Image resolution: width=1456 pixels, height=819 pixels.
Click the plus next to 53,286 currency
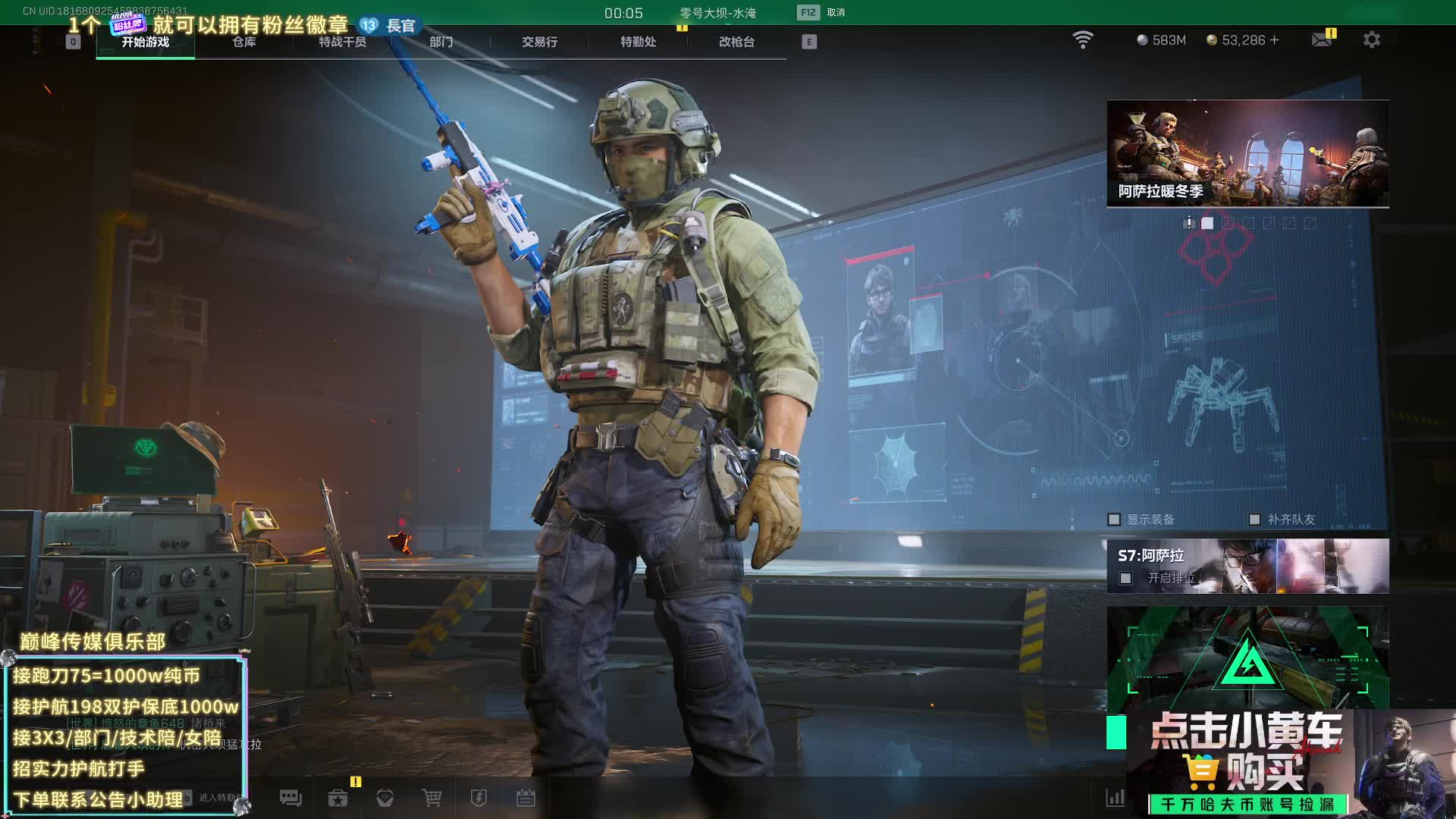[1274, 40]
